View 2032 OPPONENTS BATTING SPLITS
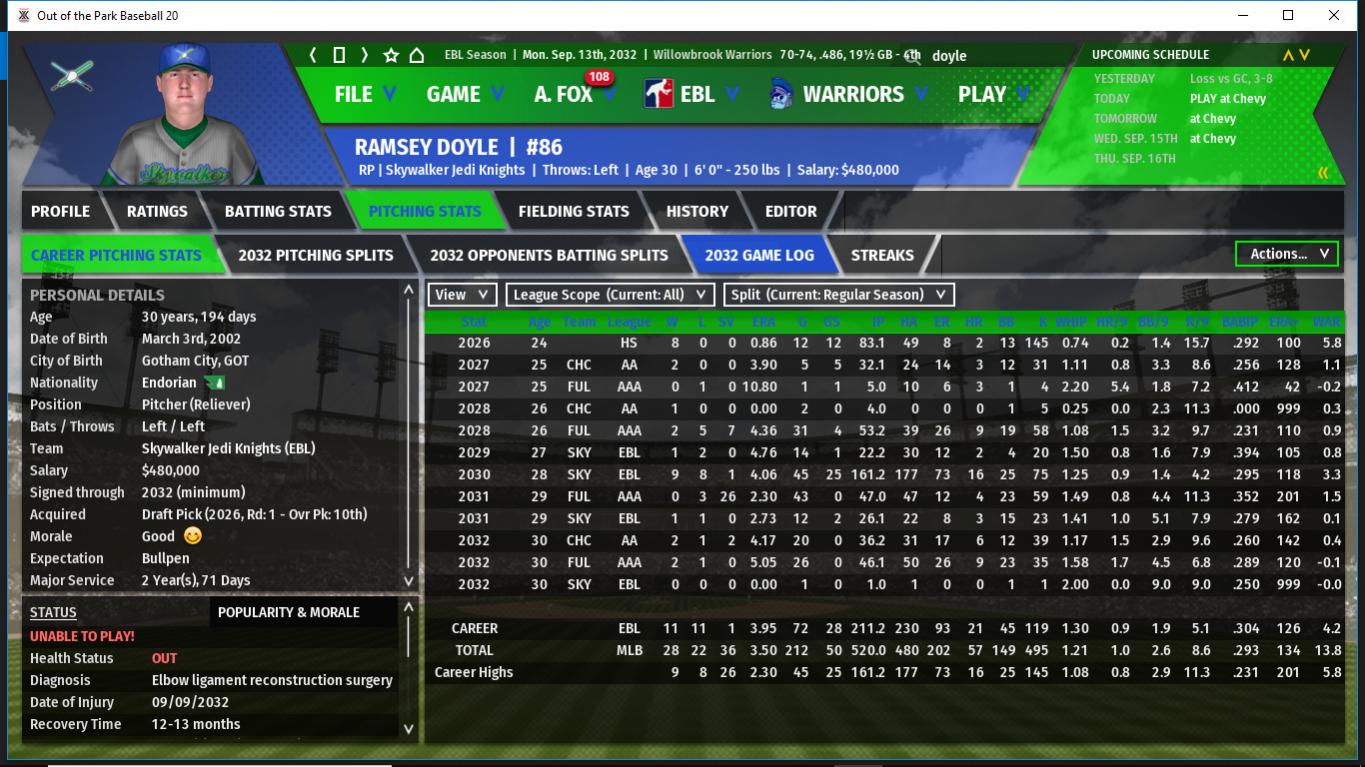The width and height of the screenshot is (1365, 767). pos(549,255)
